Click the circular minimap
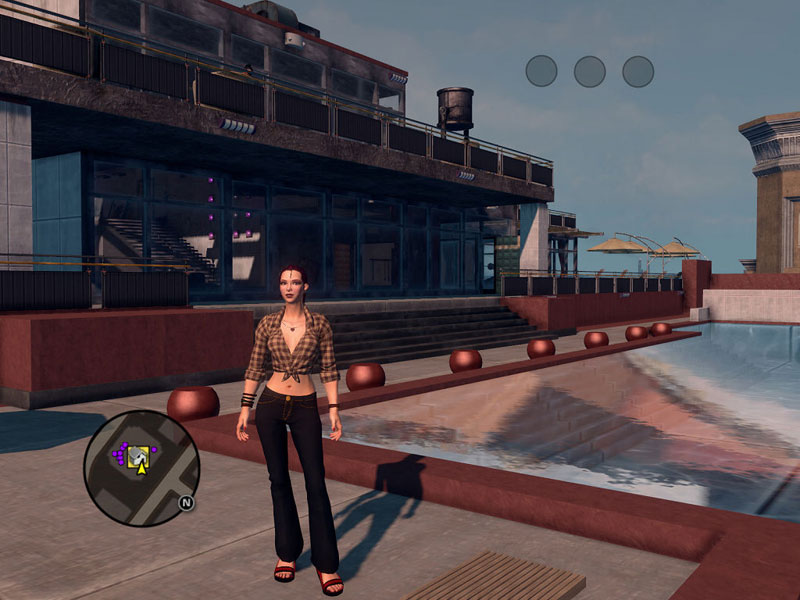 (141, 467)
